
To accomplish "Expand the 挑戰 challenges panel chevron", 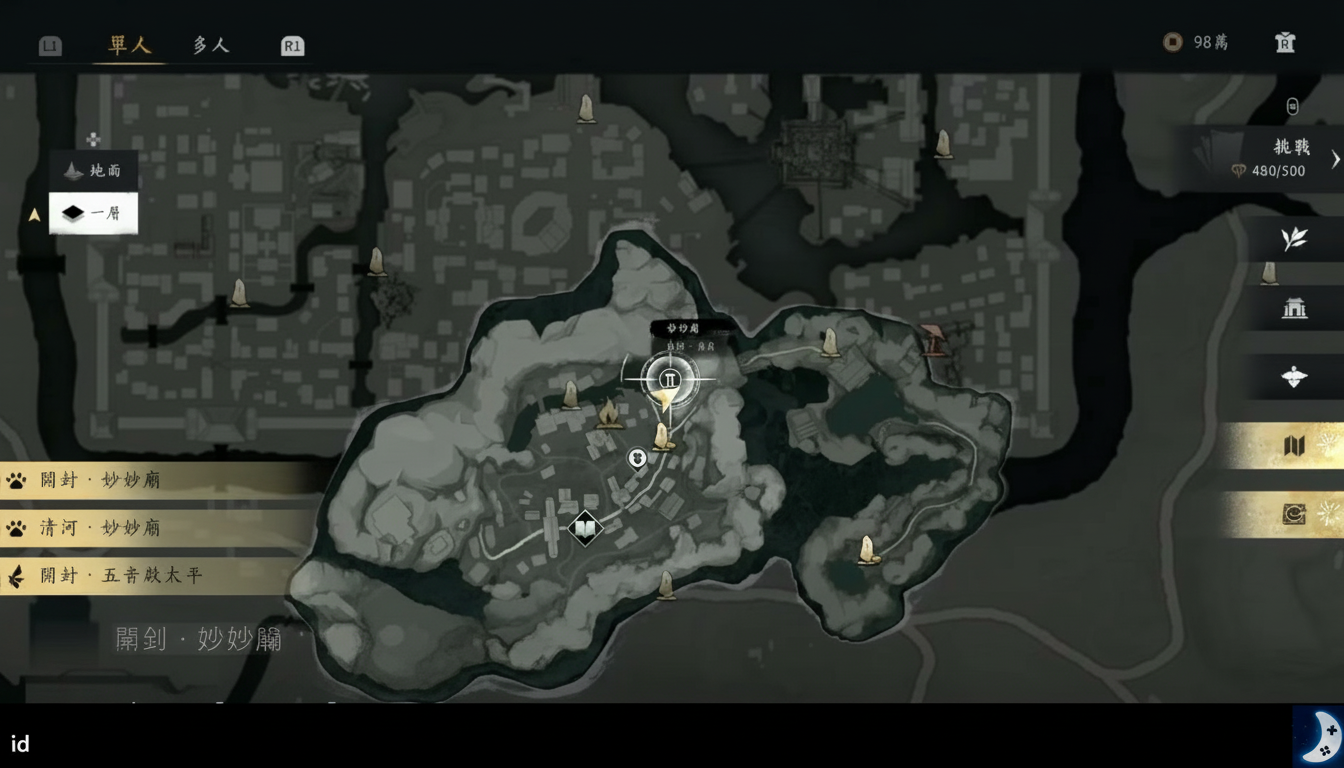I will coord(1334,158).
